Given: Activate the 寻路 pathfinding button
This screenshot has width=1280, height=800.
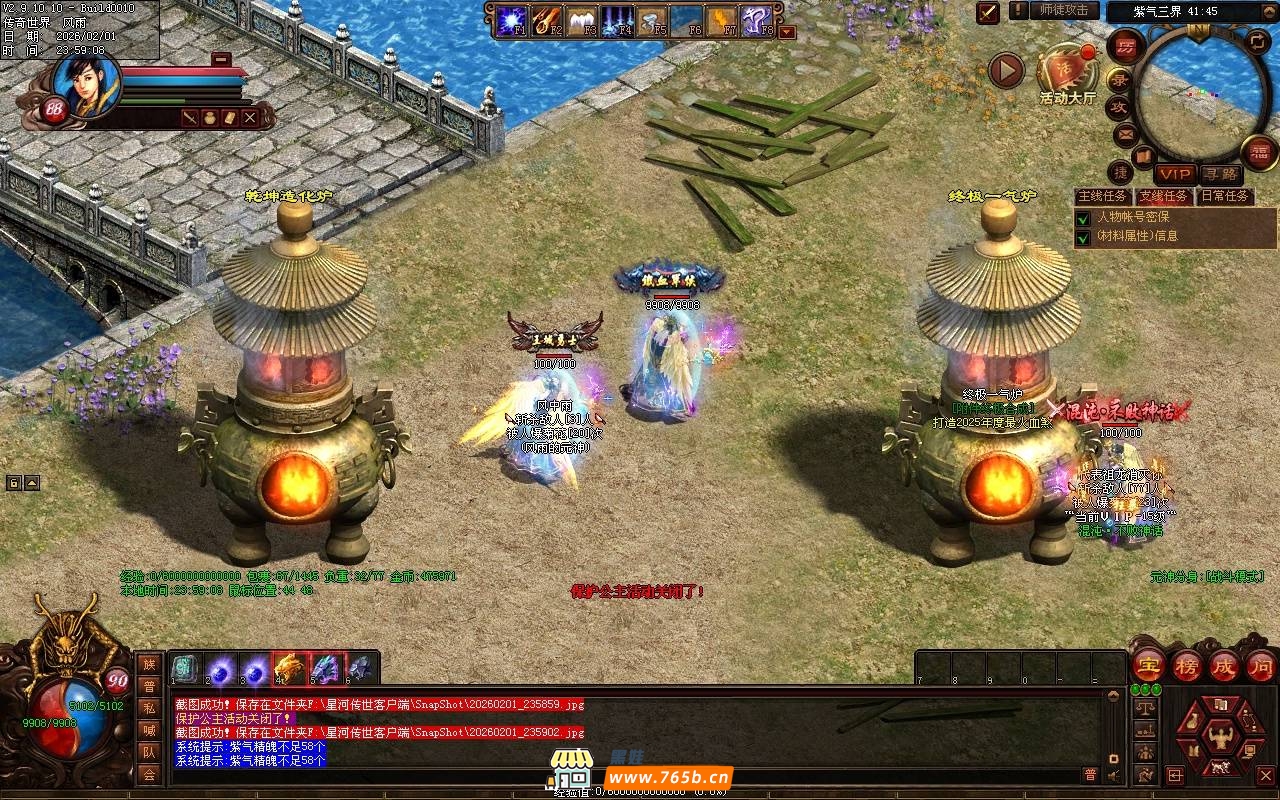Looking at the screenshot, I should coord(1221,174).
